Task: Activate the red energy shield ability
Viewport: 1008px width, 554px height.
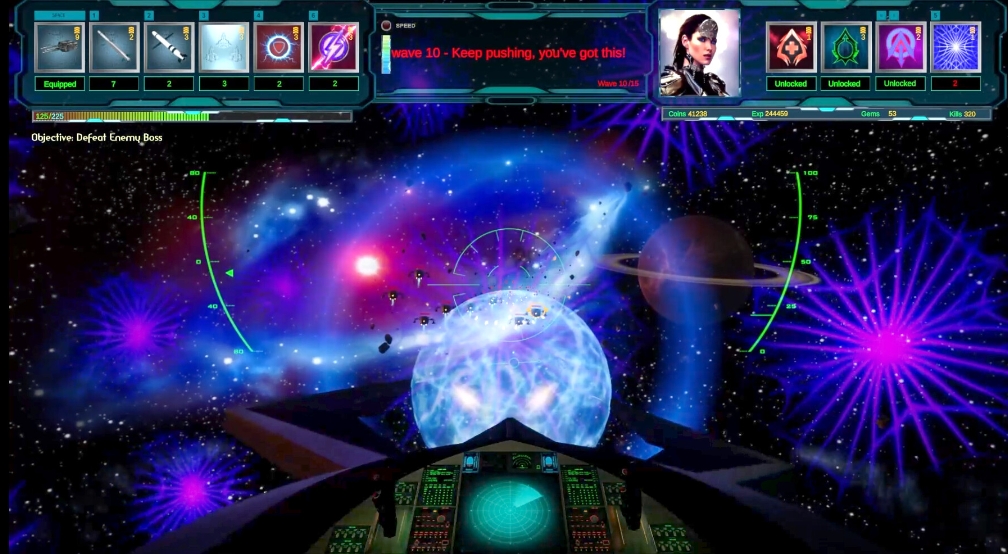Action: click(278, 47)
